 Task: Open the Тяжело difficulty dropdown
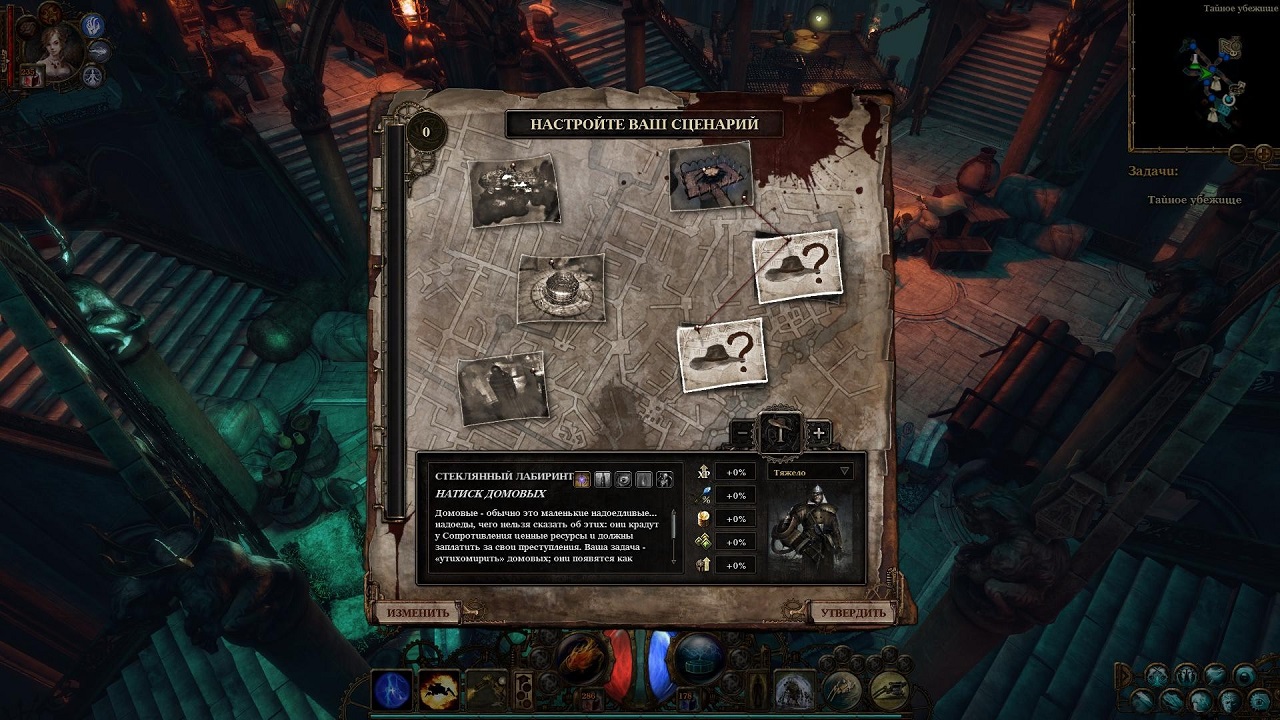click(x=810, y=471)
